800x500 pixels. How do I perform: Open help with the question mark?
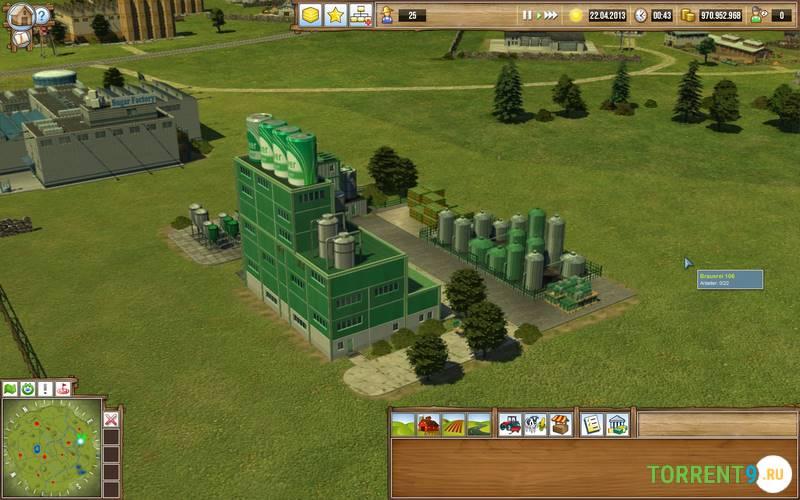pyautogui.click(x=43, y=15)
